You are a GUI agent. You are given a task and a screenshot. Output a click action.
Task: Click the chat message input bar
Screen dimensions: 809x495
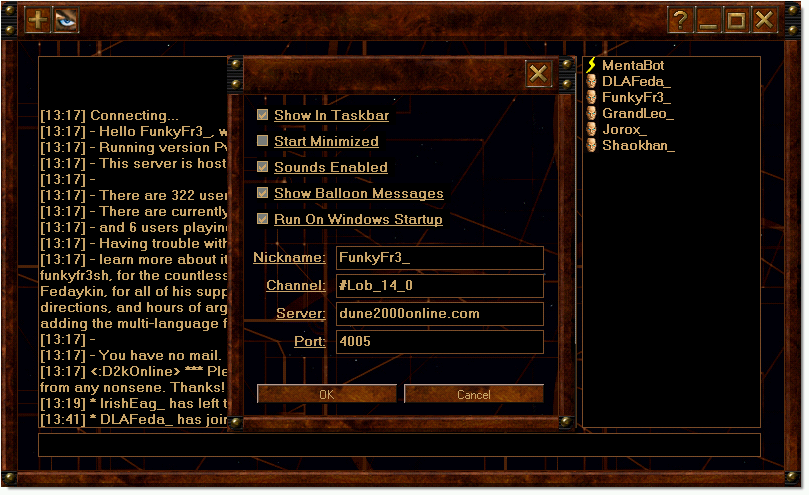[399, 444]
